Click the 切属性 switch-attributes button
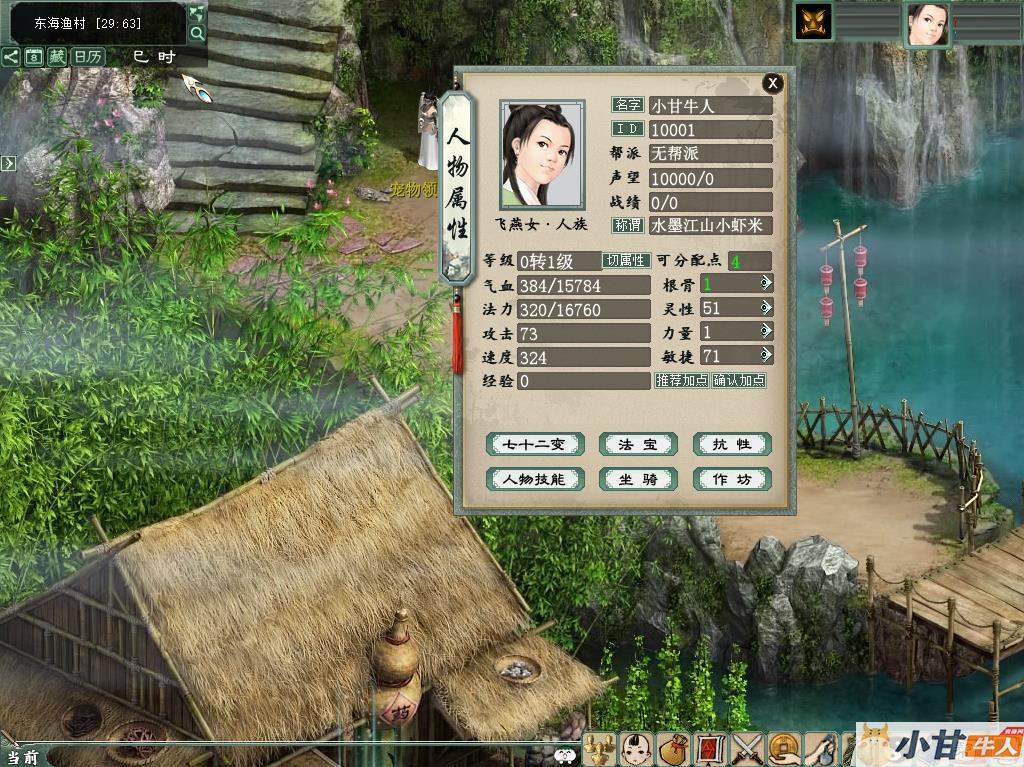Image resolution: width=1024 pixels, height=767 pixels. click(626, 261)
